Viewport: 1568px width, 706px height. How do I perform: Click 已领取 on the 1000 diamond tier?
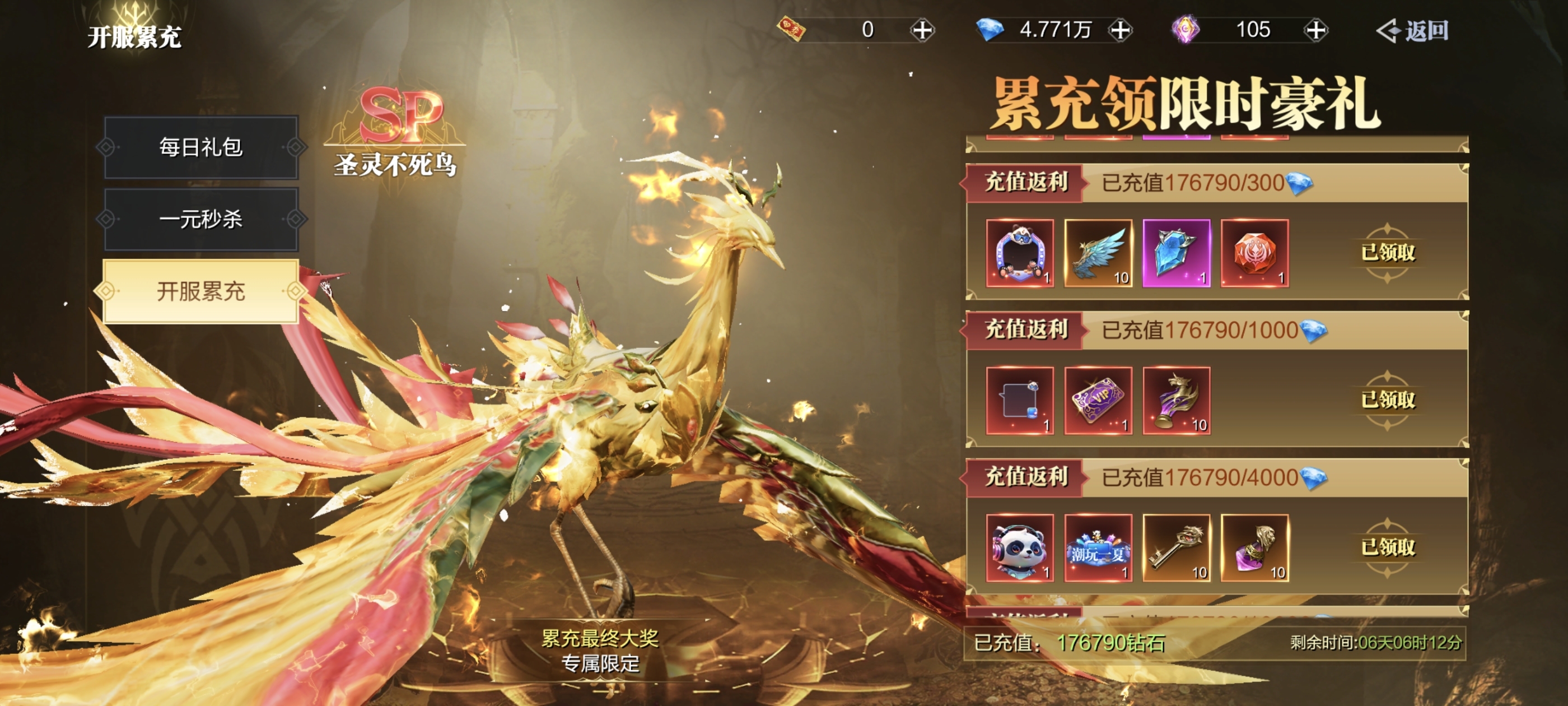1388,400
